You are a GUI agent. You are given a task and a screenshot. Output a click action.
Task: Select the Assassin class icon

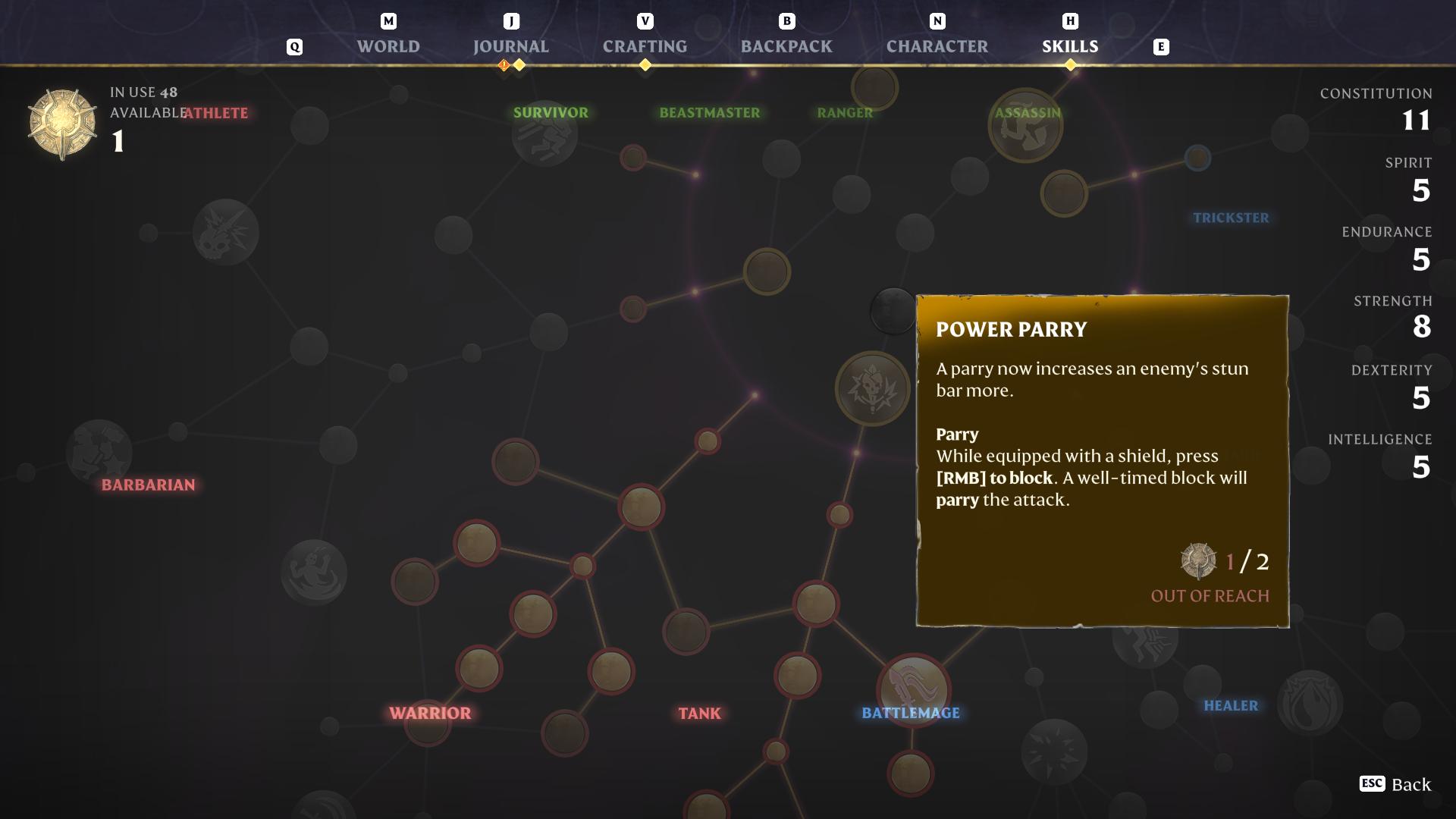coord(1026,125)
